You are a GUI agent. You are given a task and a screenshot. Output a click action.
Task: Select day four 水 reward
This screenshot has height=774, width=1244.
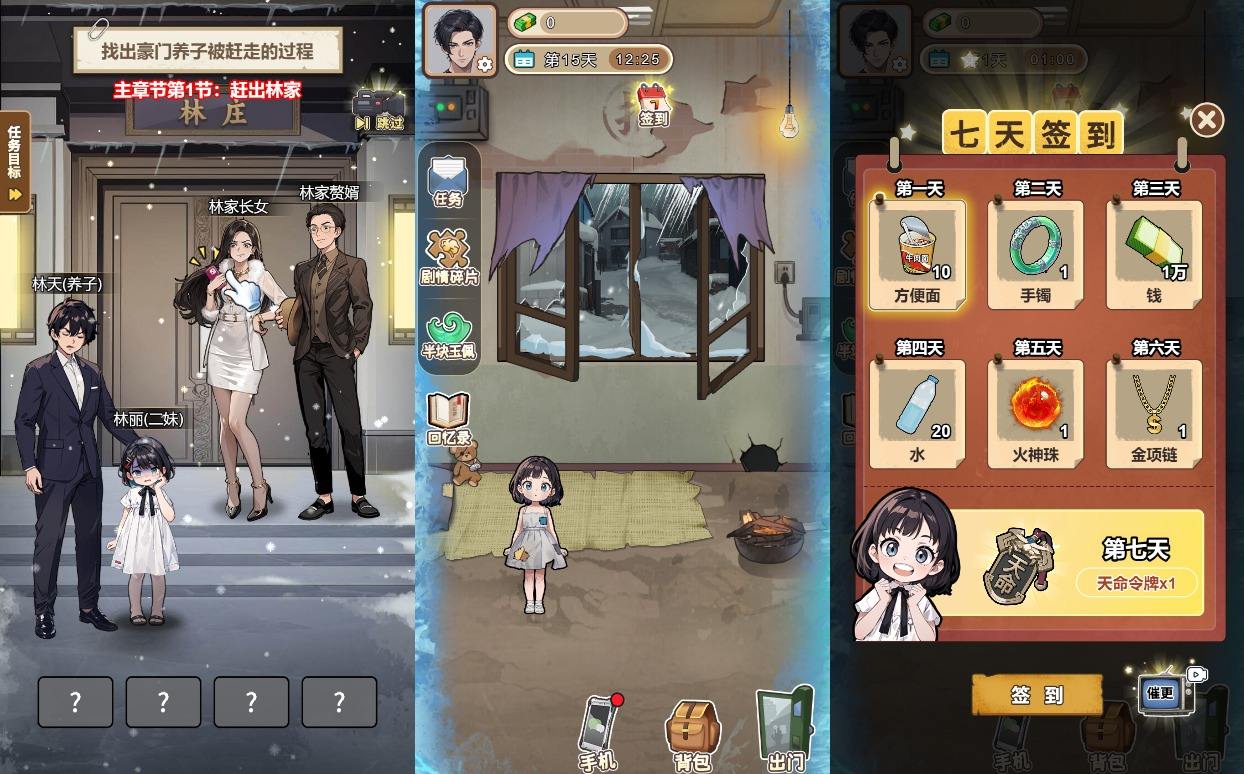pos(918,413)
